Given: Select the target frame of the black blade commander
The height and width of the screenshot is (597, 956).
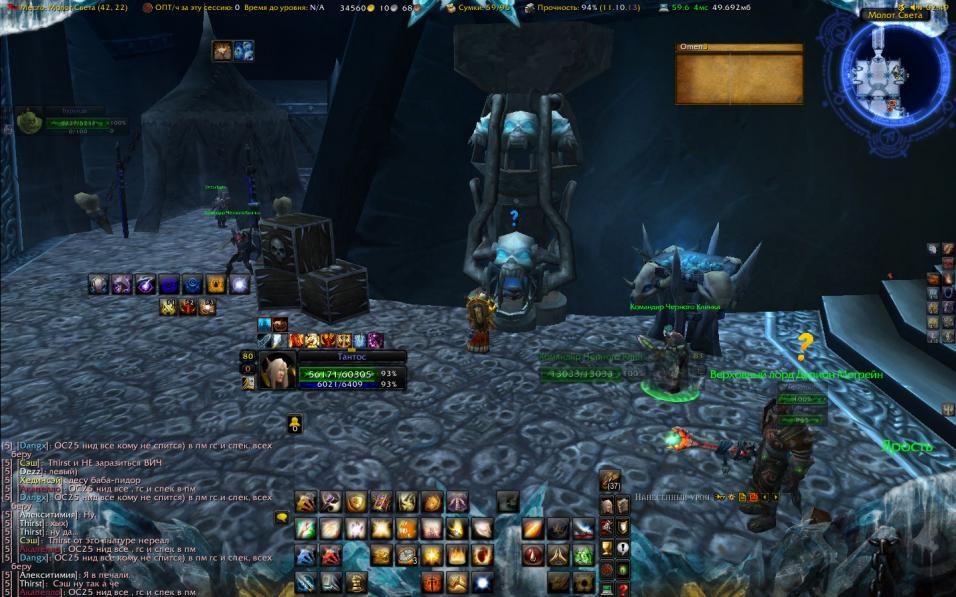Looking at the screenshot, I should (x=580, y=374).
